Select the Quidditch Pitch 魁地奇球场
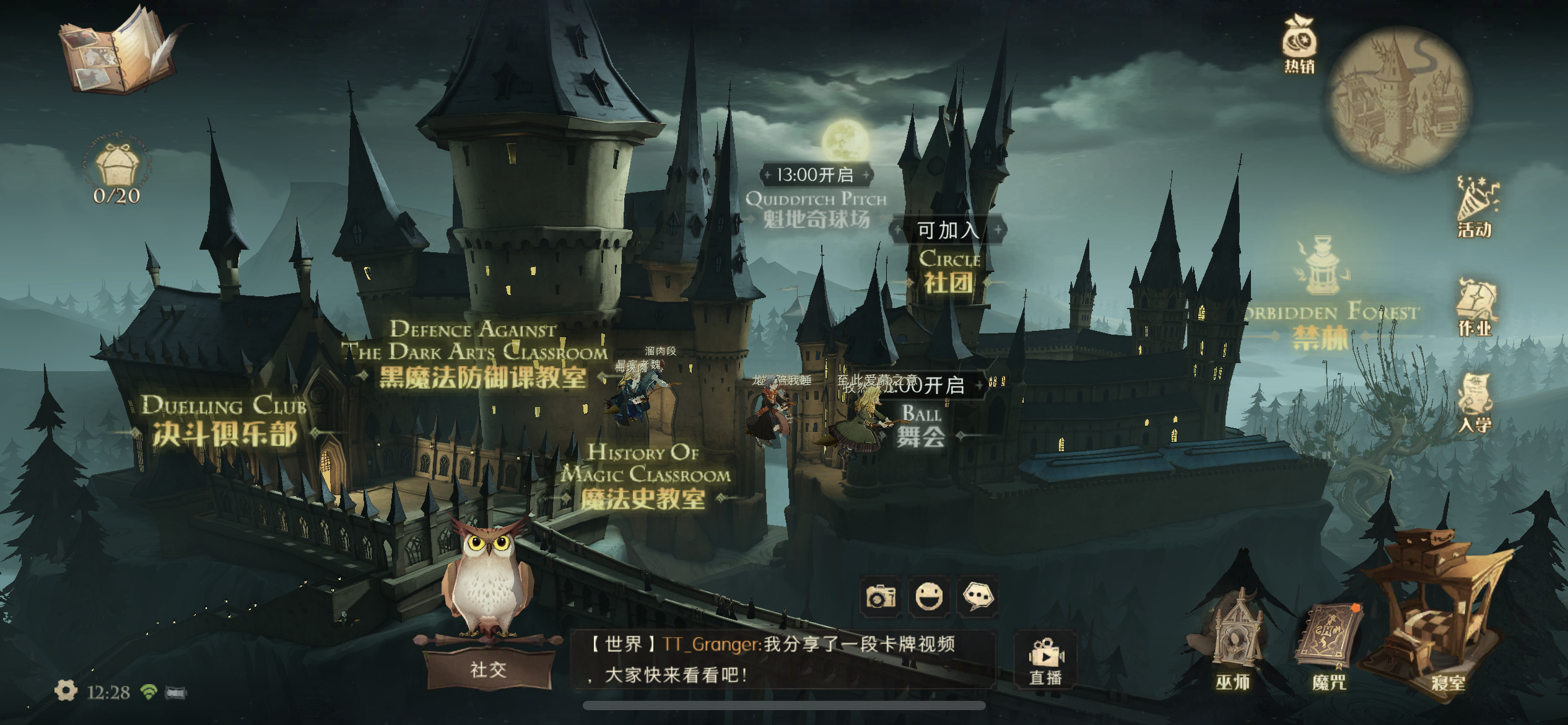 click(816, 209)
